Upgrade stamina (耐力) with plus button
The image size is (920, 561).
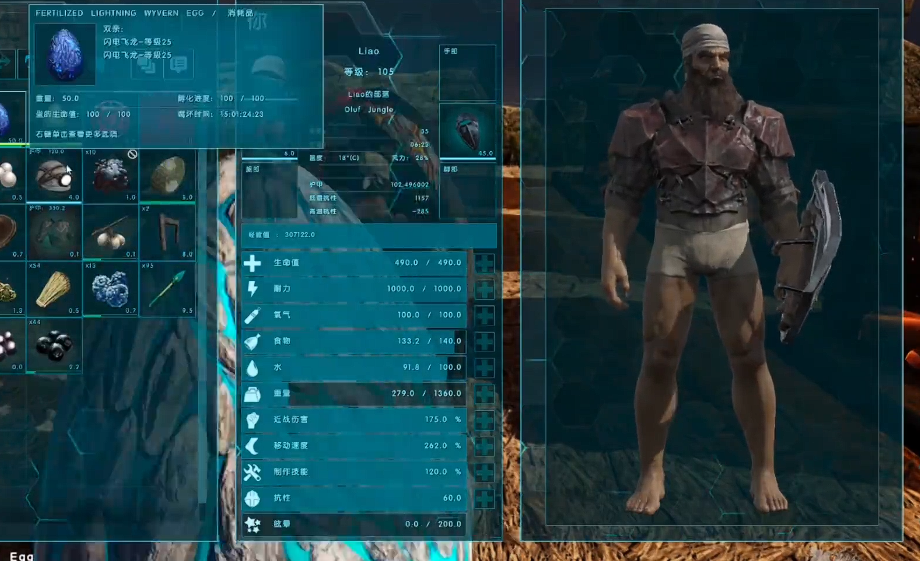[485, 289]
